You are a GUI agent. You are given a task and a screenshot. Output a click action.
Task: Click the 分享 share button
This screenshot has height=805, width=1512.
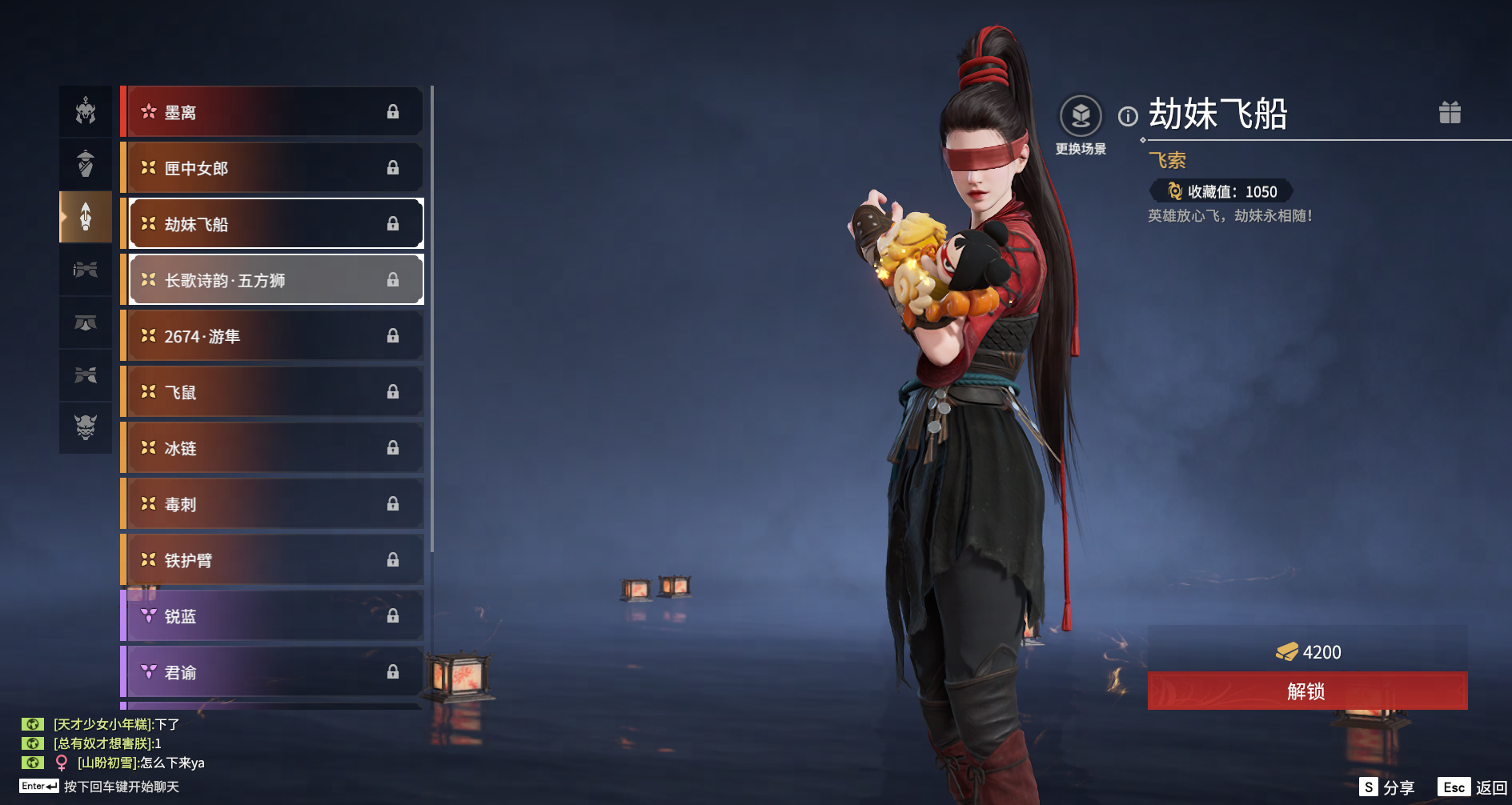coord(1387,787)
